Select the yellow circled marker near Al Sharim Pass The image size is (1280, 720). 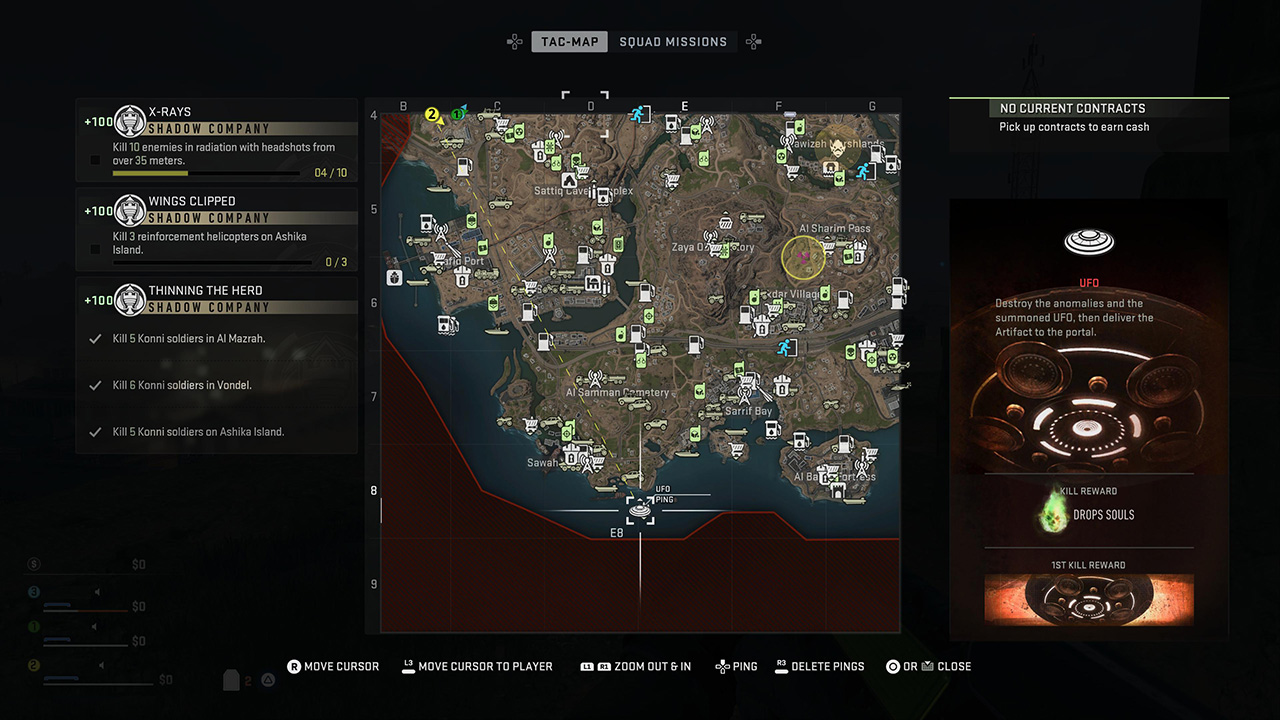click(802, 258)
